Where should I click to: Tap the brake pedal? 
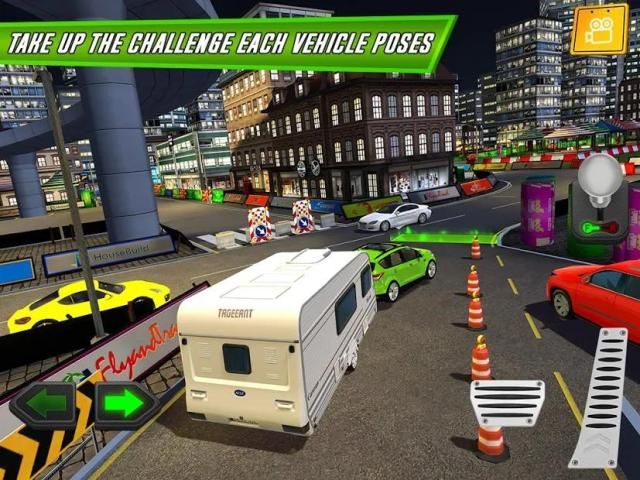tap(507, 403)
